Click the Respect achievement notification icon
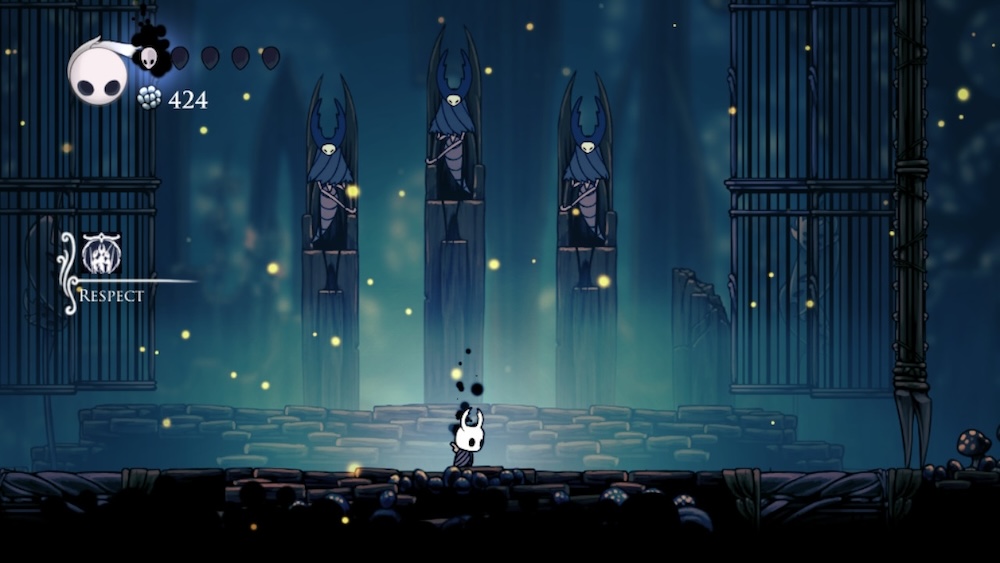 101,254
